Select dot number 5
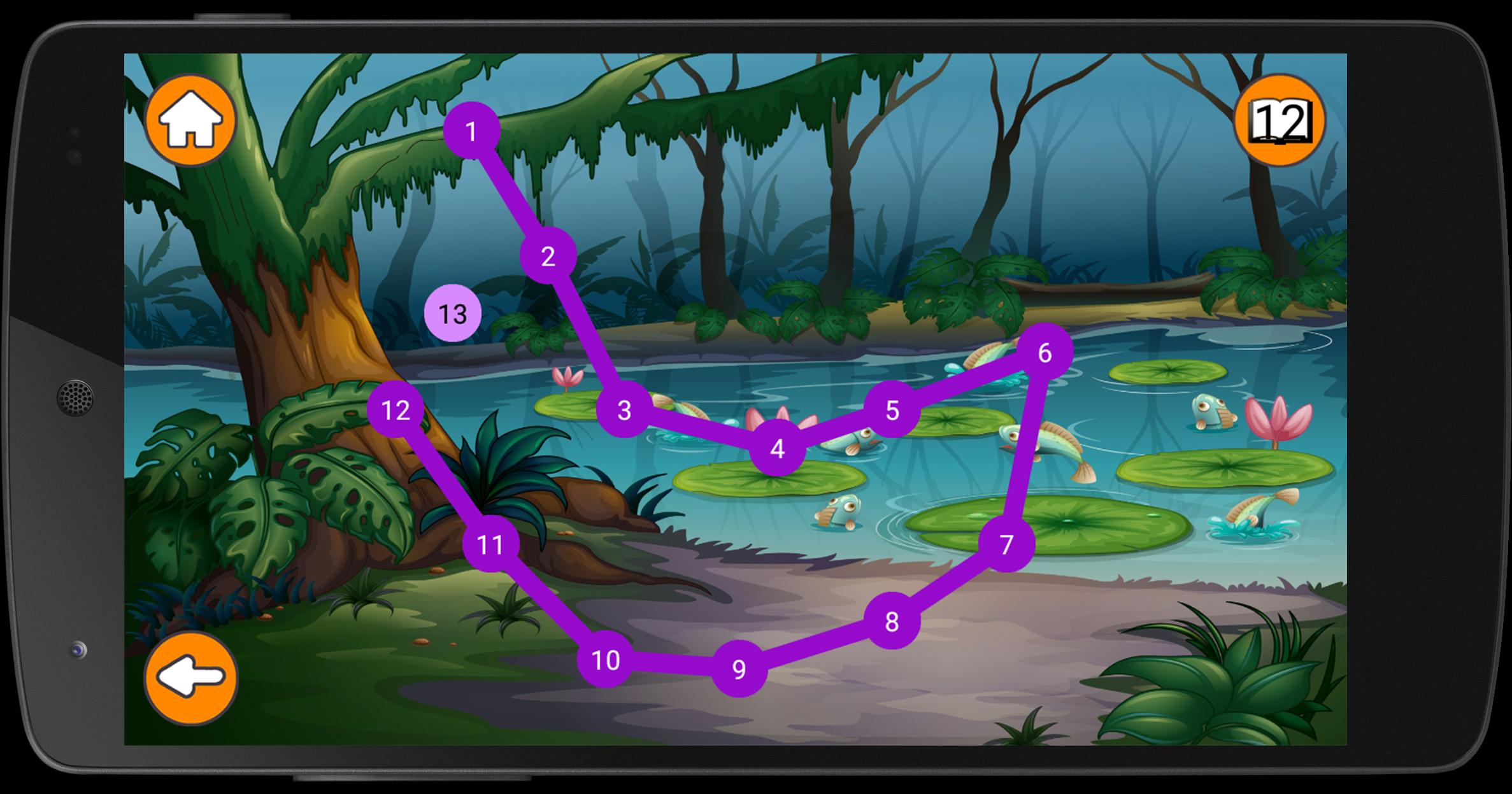 point(892,410)
